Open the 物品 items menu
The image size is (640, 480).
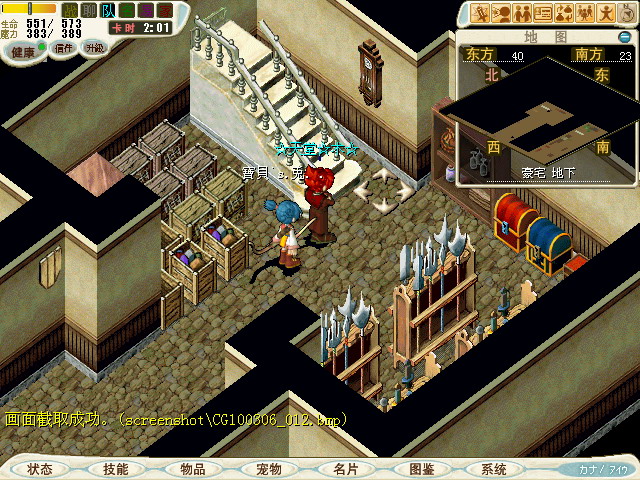[193, 469]
